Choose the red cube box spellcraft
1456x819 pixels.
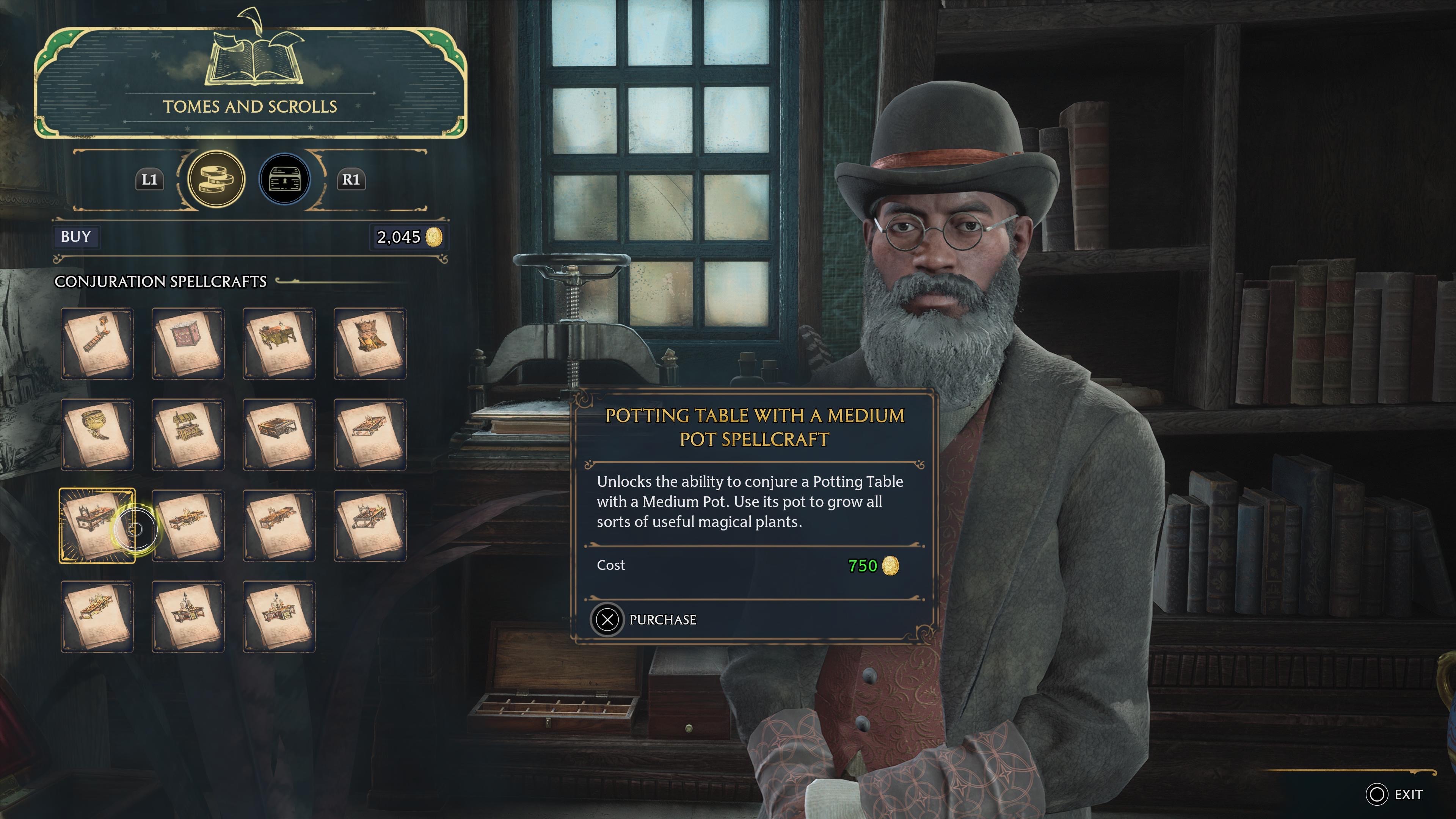tap(188, 343)
